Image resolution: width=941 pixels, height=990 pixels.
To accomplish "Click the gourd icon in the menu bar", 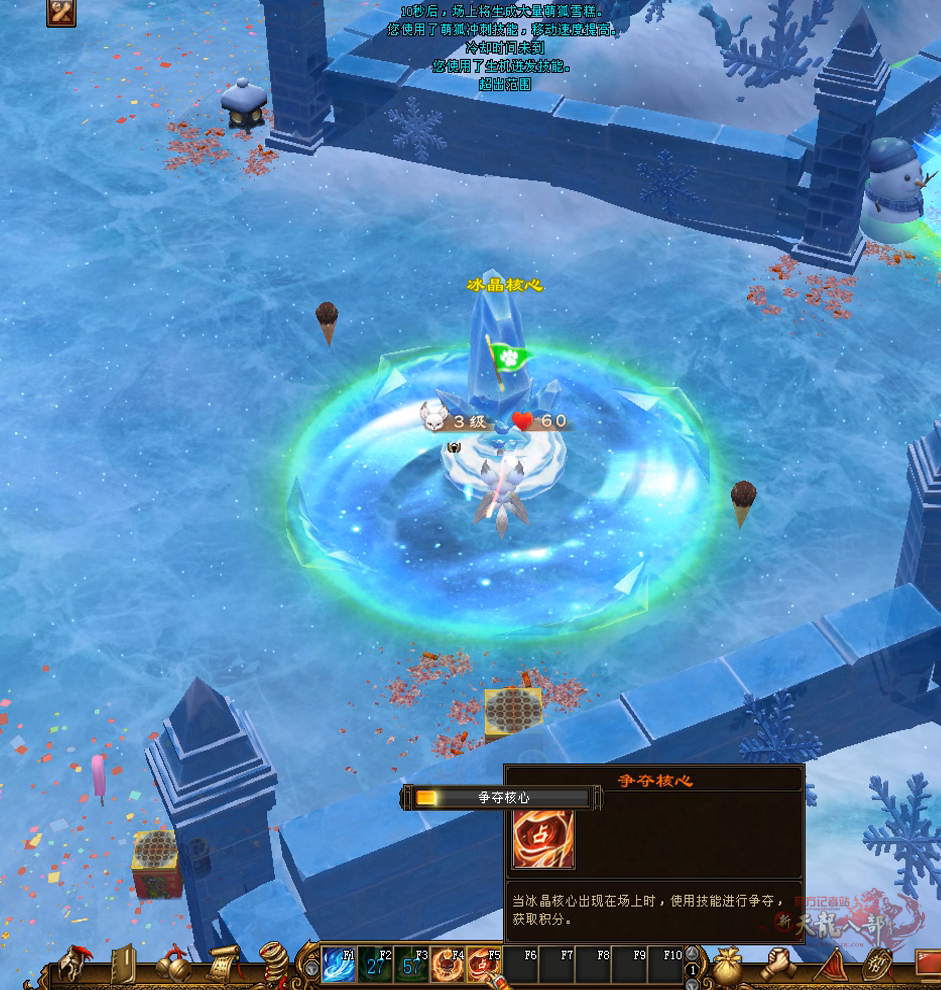I will [173, 967].
